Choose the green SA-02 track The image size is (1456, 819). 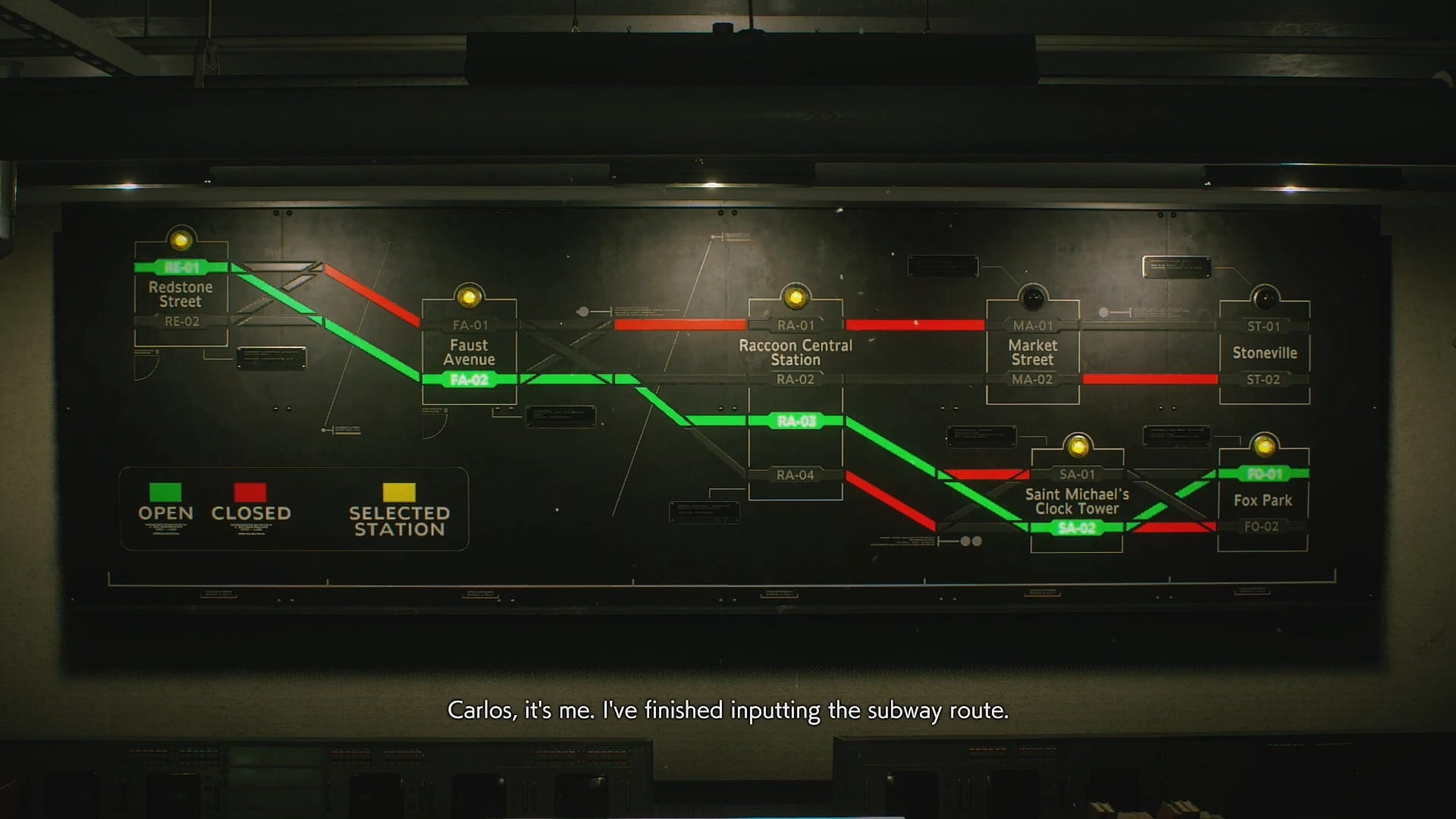point(1077,527)
